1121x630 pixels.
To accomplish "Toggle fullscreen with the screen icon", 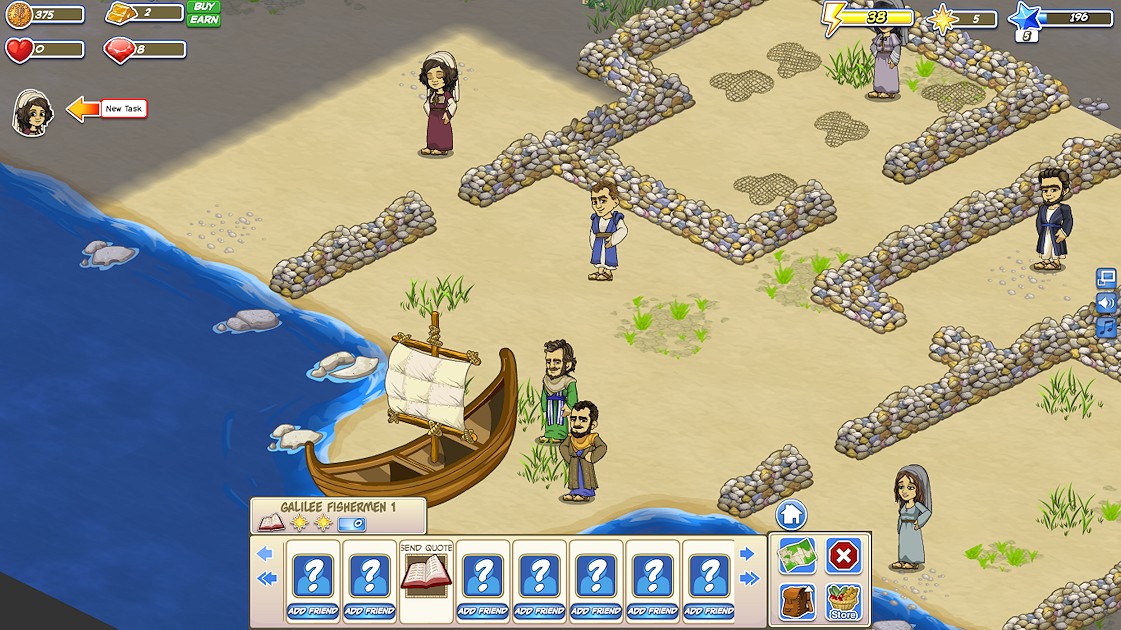I will (1106, 278).
